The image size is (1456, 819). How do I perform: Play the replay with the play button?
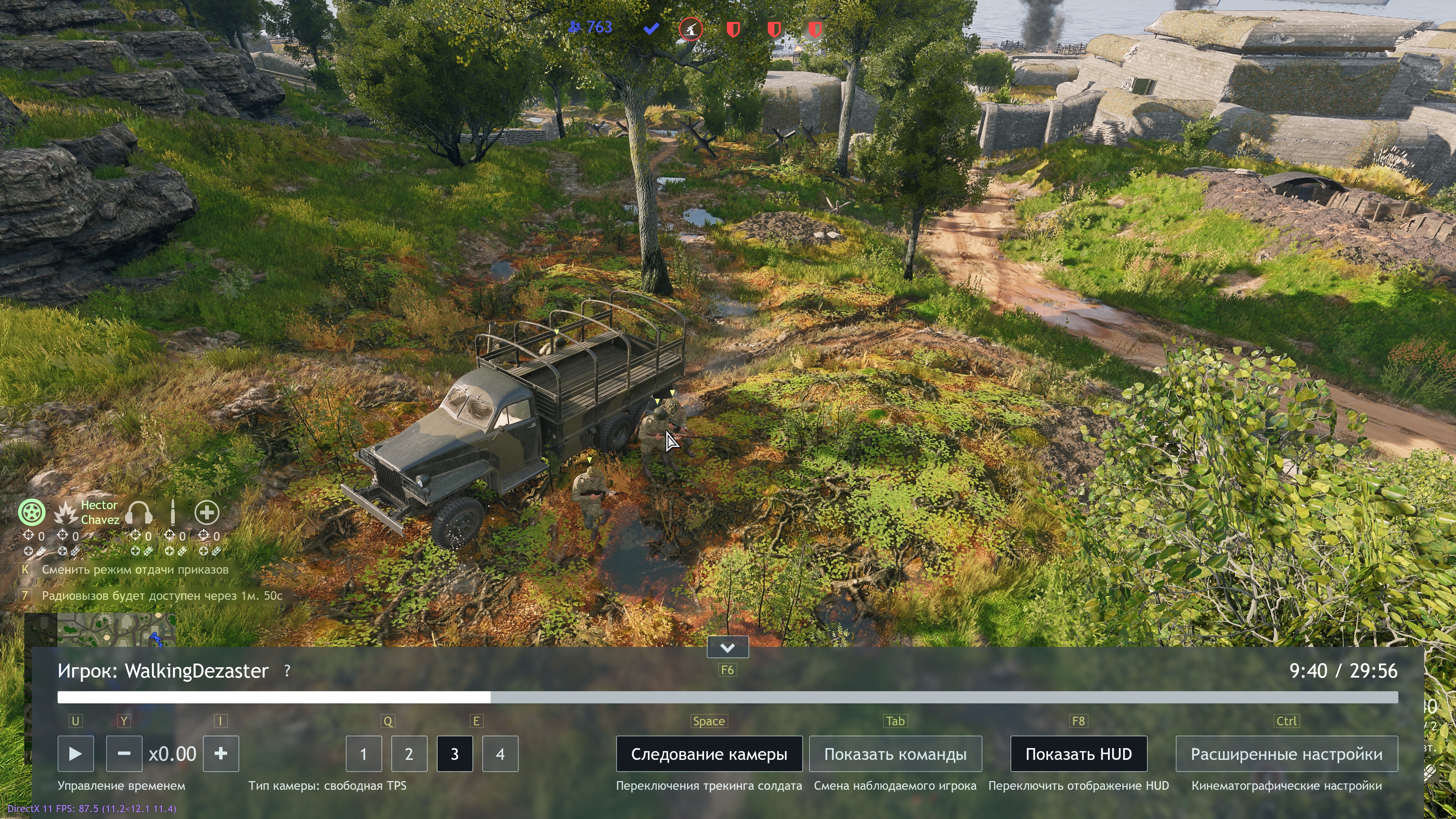(75, 753)
